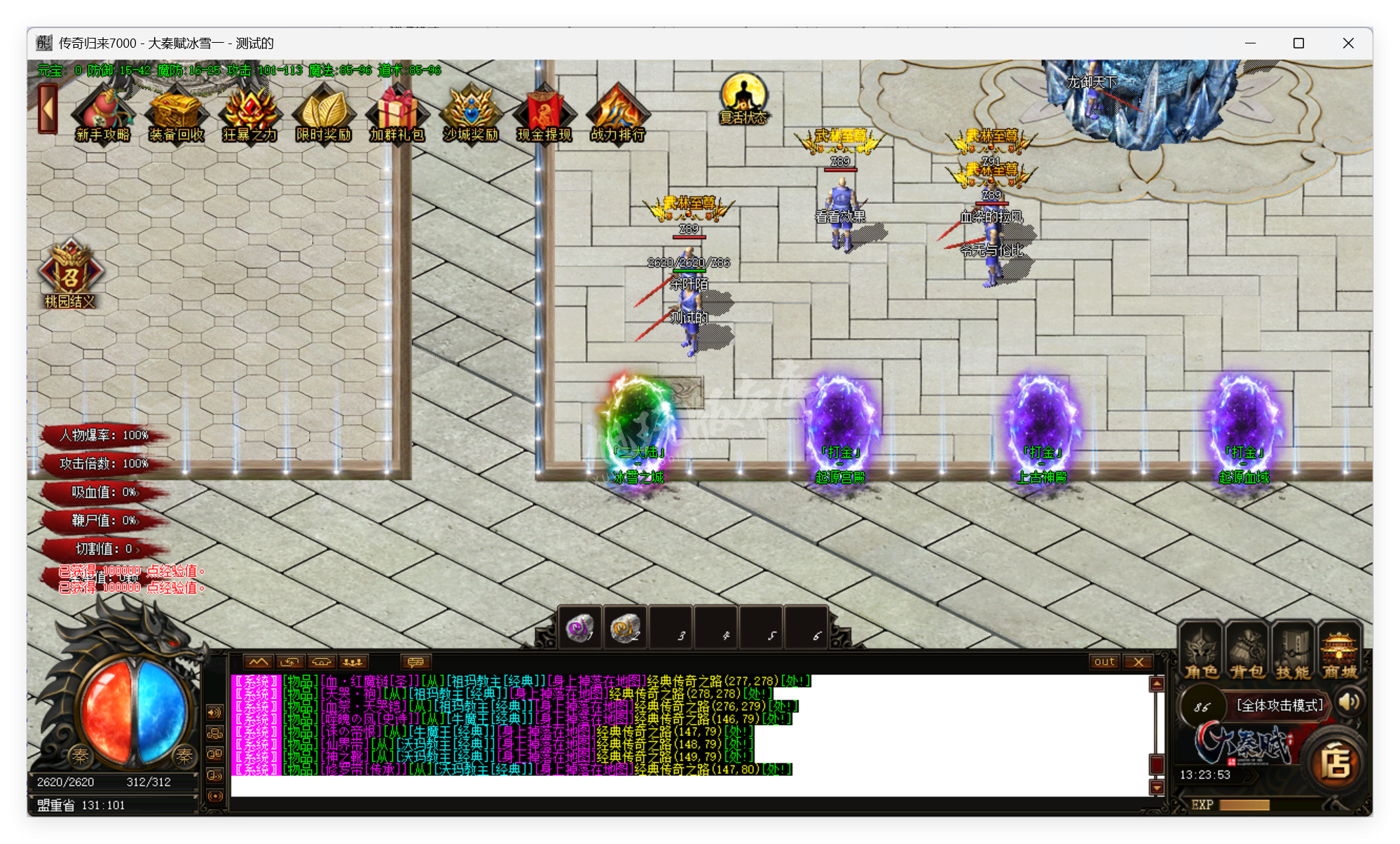Show the 战力排行 power ranking
This screenshot has height=844, width=1400.
[617, 112]
